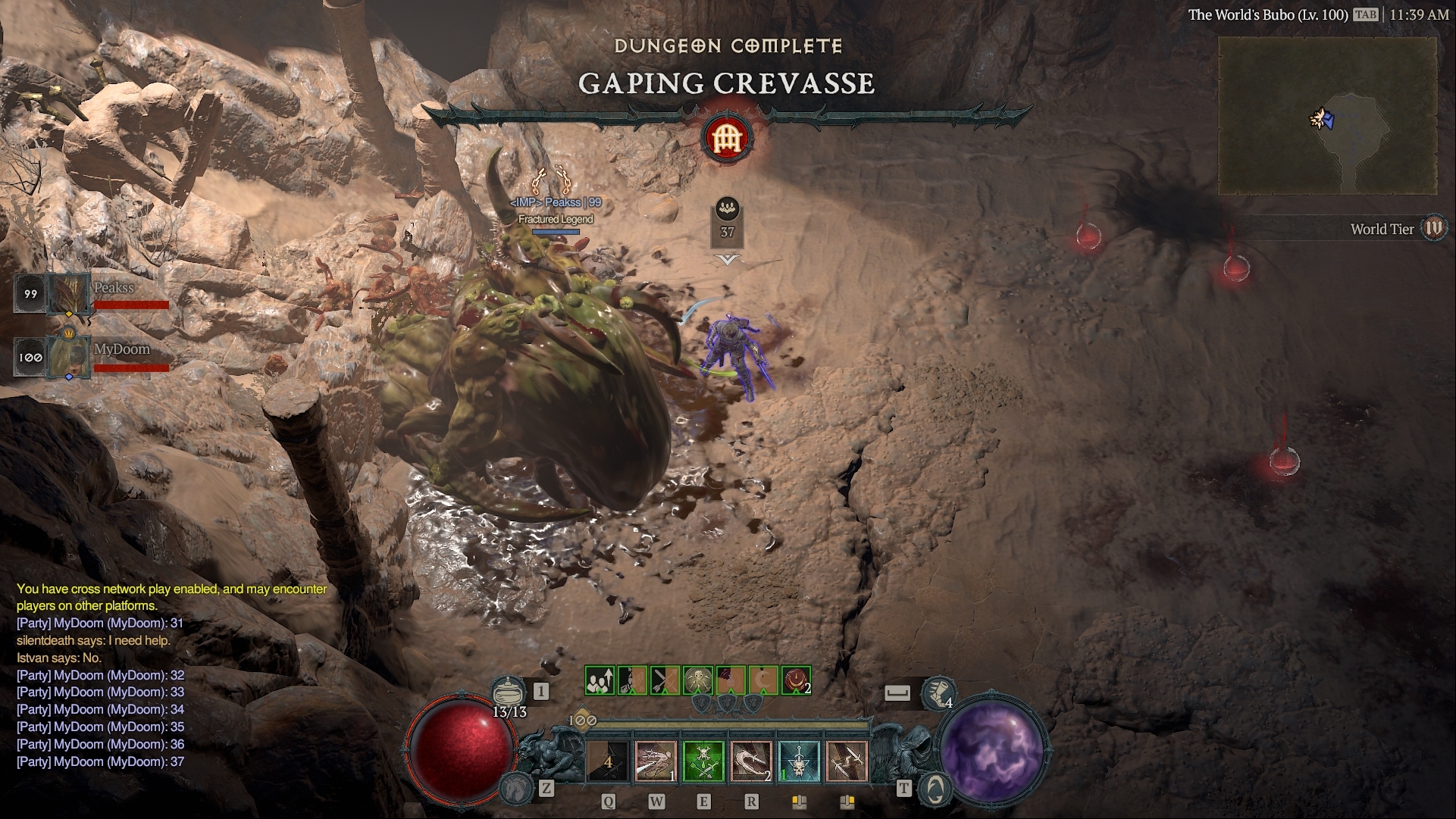Image resolution: width=1456 pixels, height=819 pixels.
Task: Click the dungeon complete gate emblem
Action: click(727, 139)
